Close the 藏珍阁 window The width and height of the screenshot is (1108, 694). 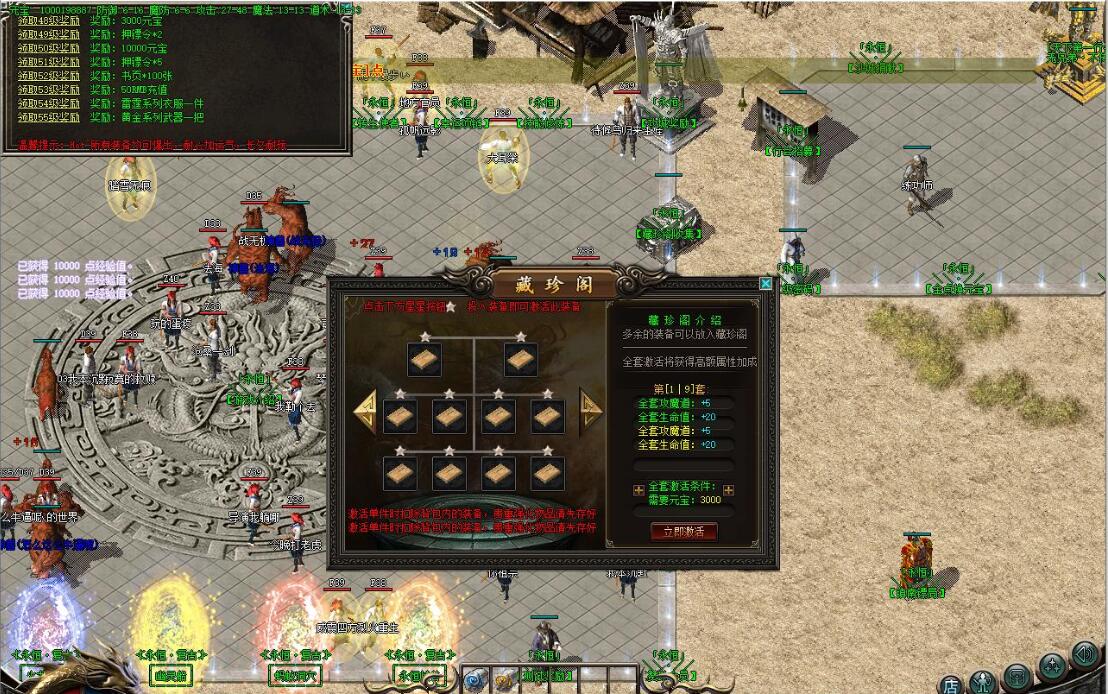tap(766, 283)
